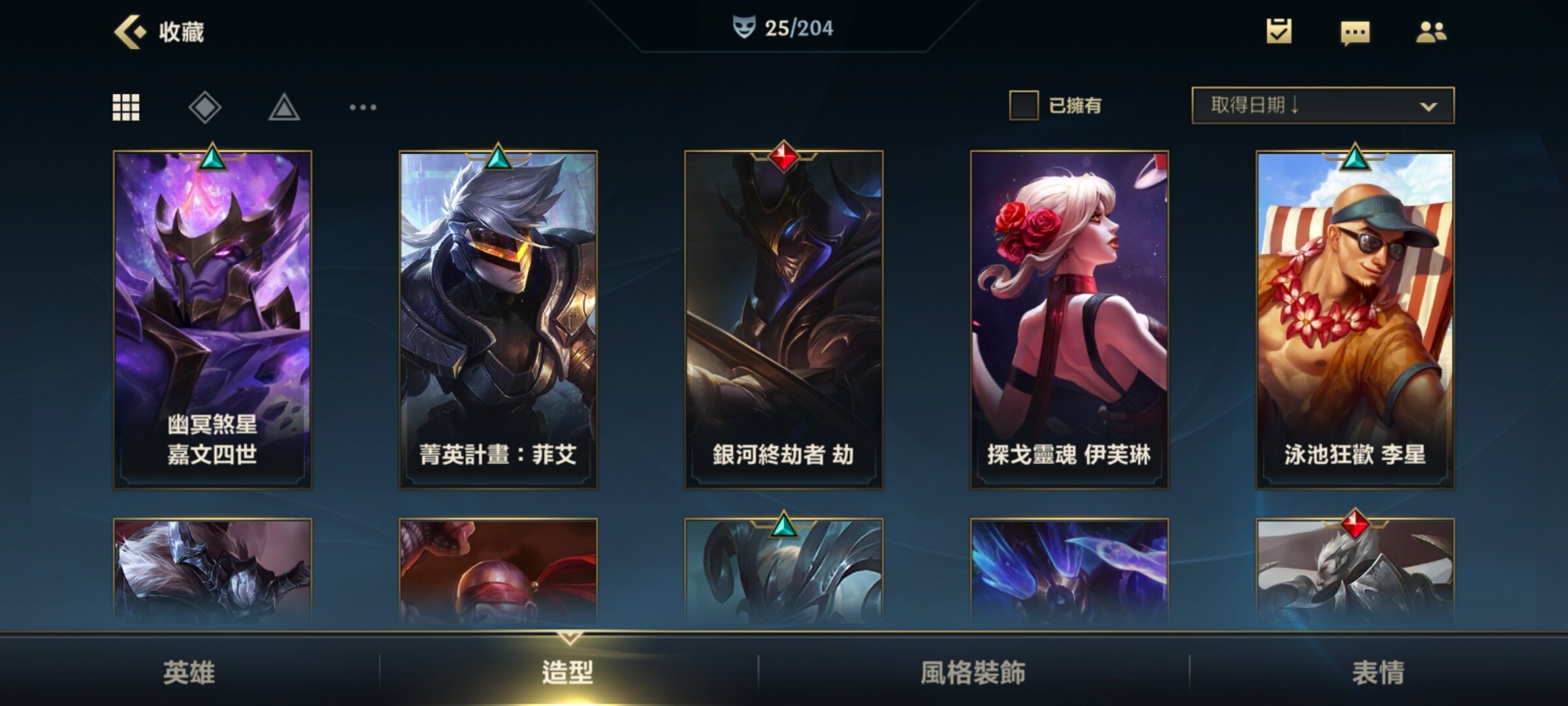Choose the 菁英計畫：菲艾 skin card
Image resolution: width=1568 pixels, height=706 pixels.
[498, 320]
